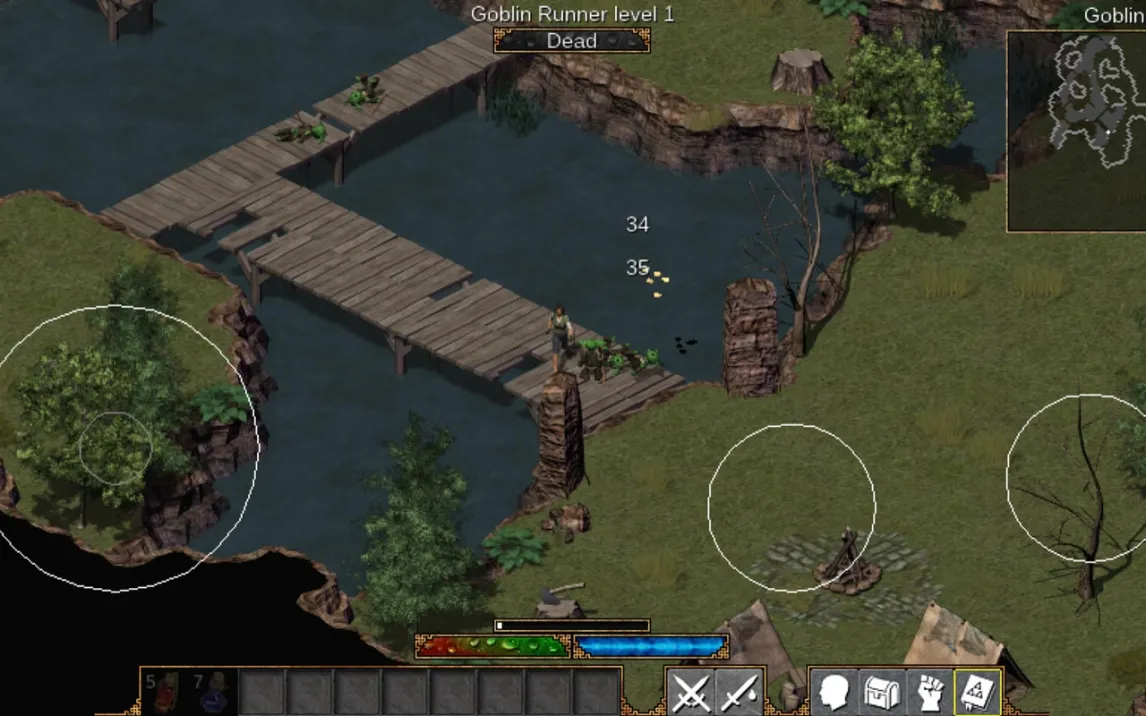Tap the large virtual joystick circle

pyautogui.click(x=116, y=448)
